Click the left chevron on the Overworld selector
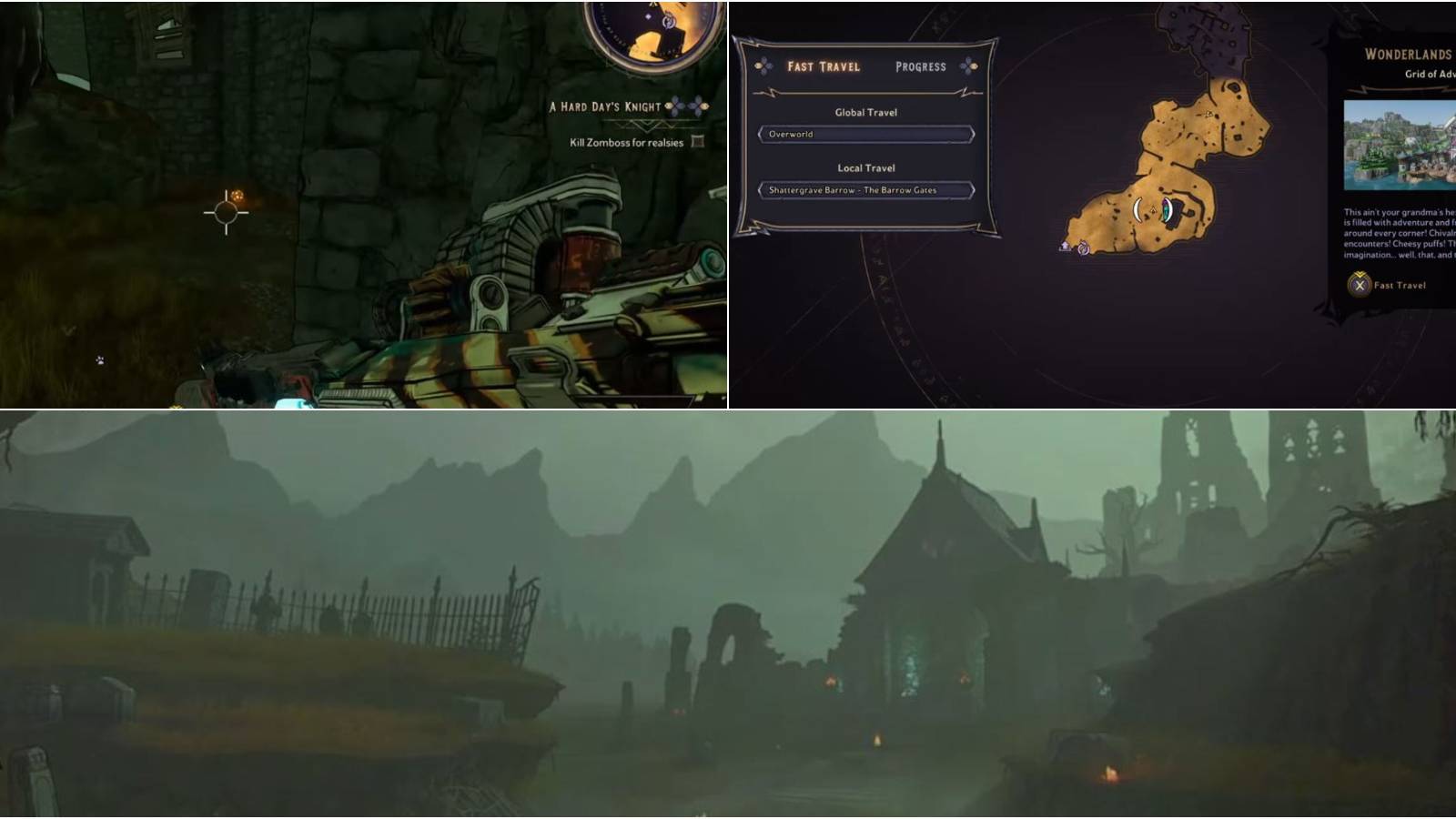Screen dimensions: 1456x819 [760, 135]
